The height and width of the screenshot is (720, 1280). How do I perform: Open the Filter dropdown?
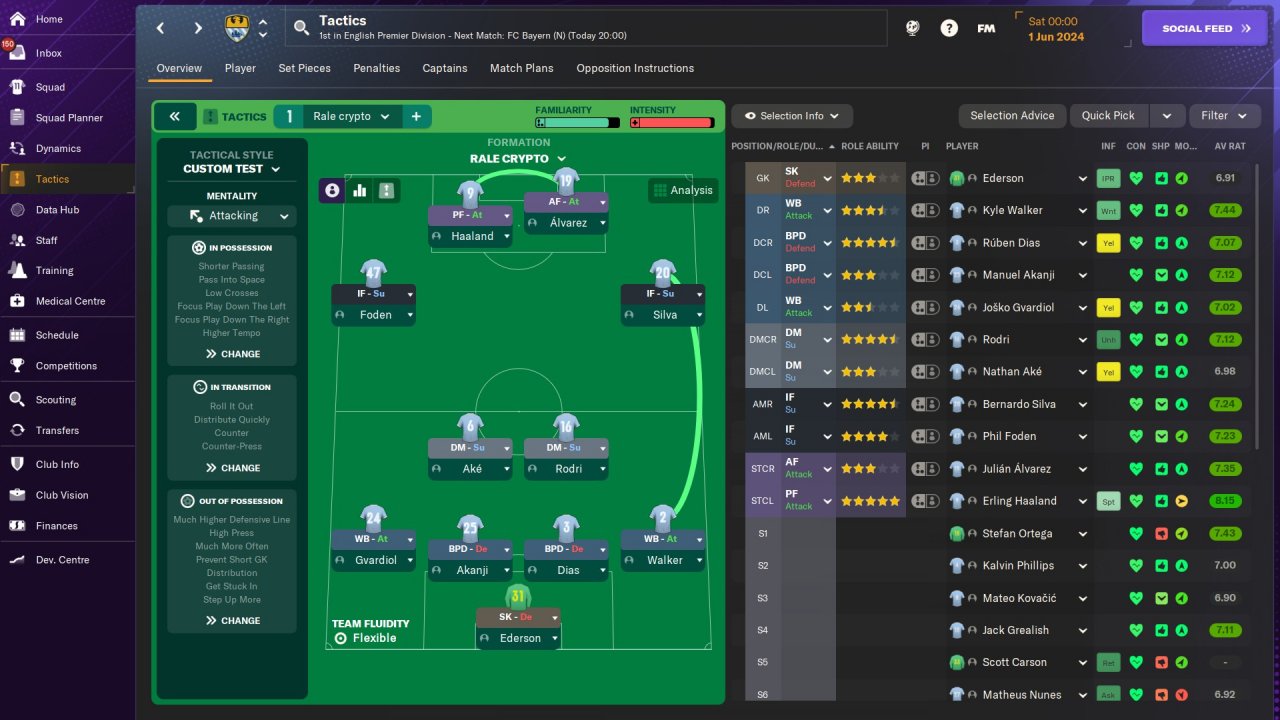point(1224,116)
